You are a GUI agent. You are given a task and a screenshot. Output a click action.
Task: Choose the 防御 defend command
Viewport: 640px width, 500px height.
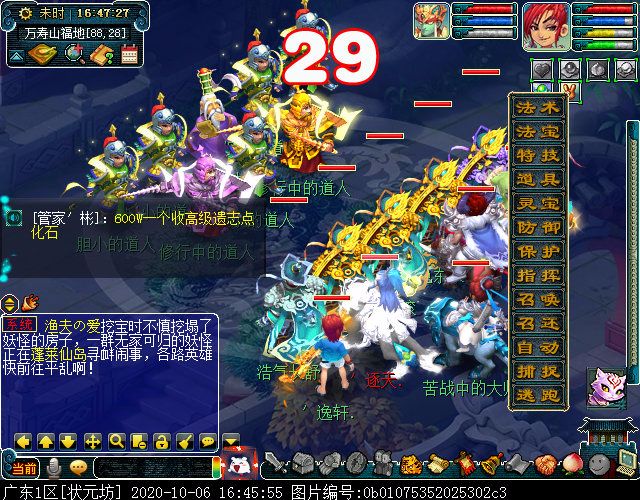click(538, 228)
